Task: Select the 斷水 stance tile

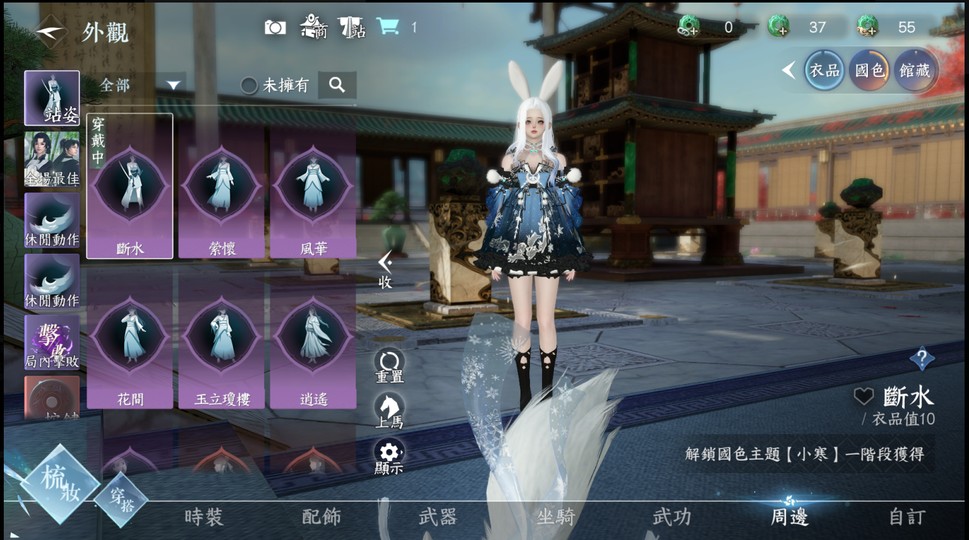Action: [130, 189]
